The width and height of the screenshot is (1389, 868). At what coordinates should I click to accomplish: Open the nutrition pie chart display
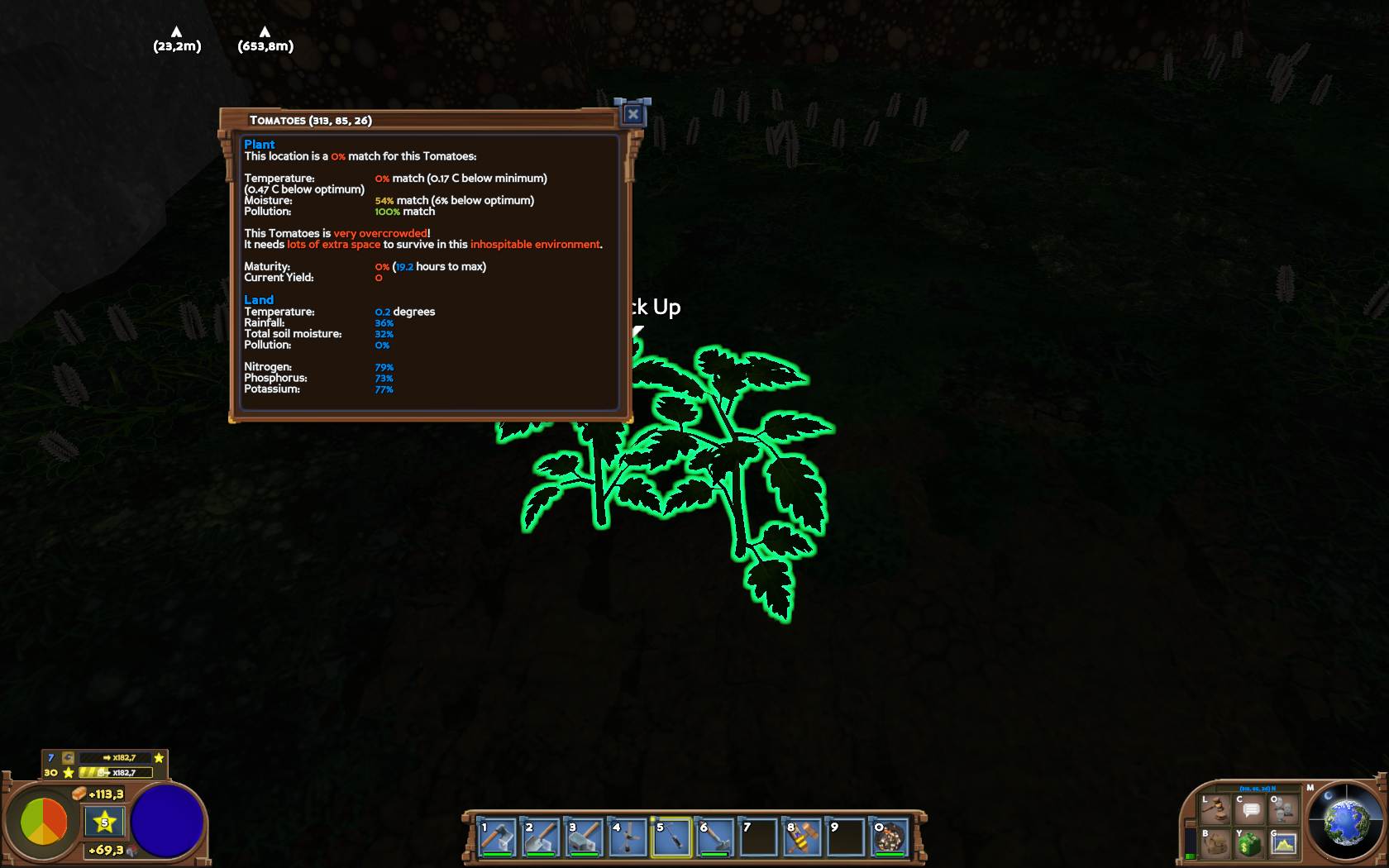(45, 821)
